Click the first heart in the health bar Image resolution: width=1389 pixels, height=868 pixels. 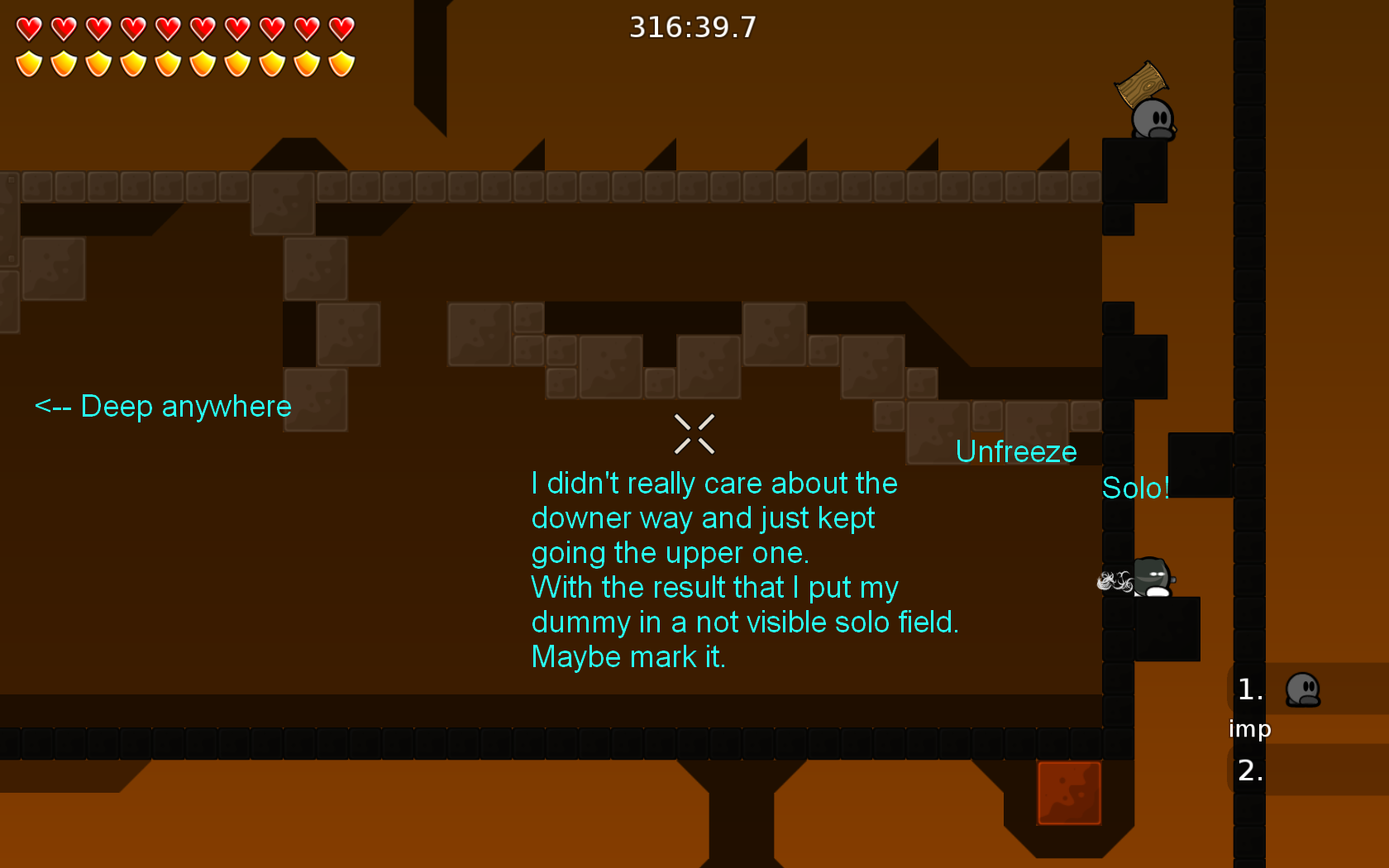(27, 27)
